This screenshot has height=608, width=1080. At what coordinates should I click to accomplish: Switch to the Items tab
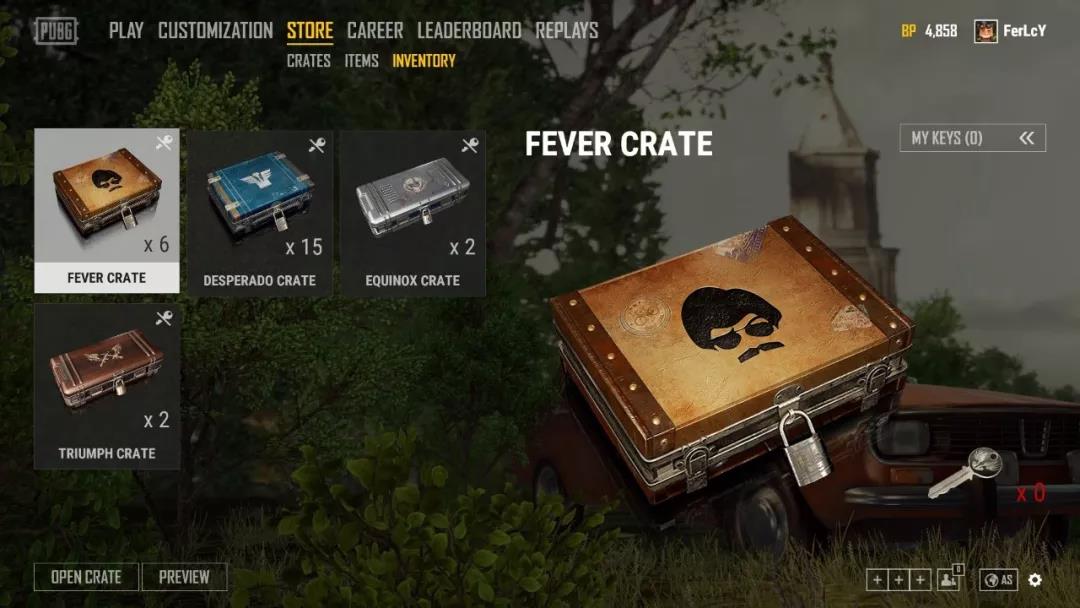click(361, 61)
